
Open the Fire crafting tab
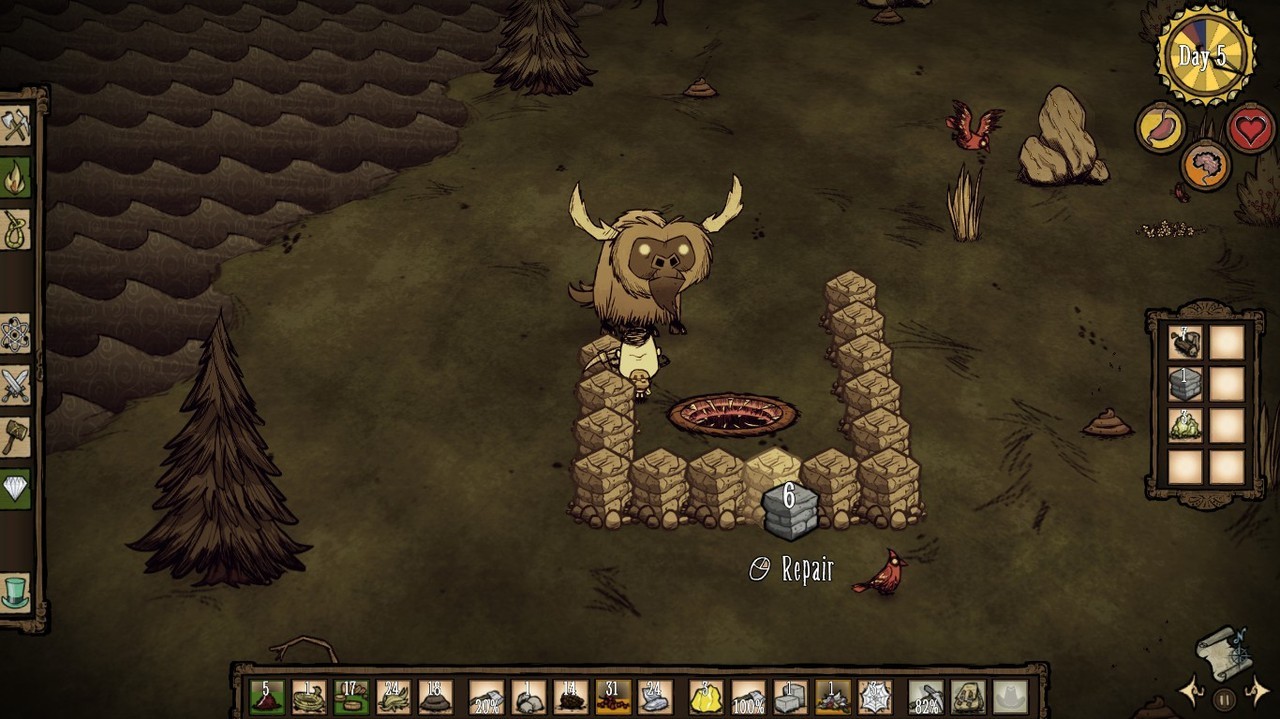[16, 179]
